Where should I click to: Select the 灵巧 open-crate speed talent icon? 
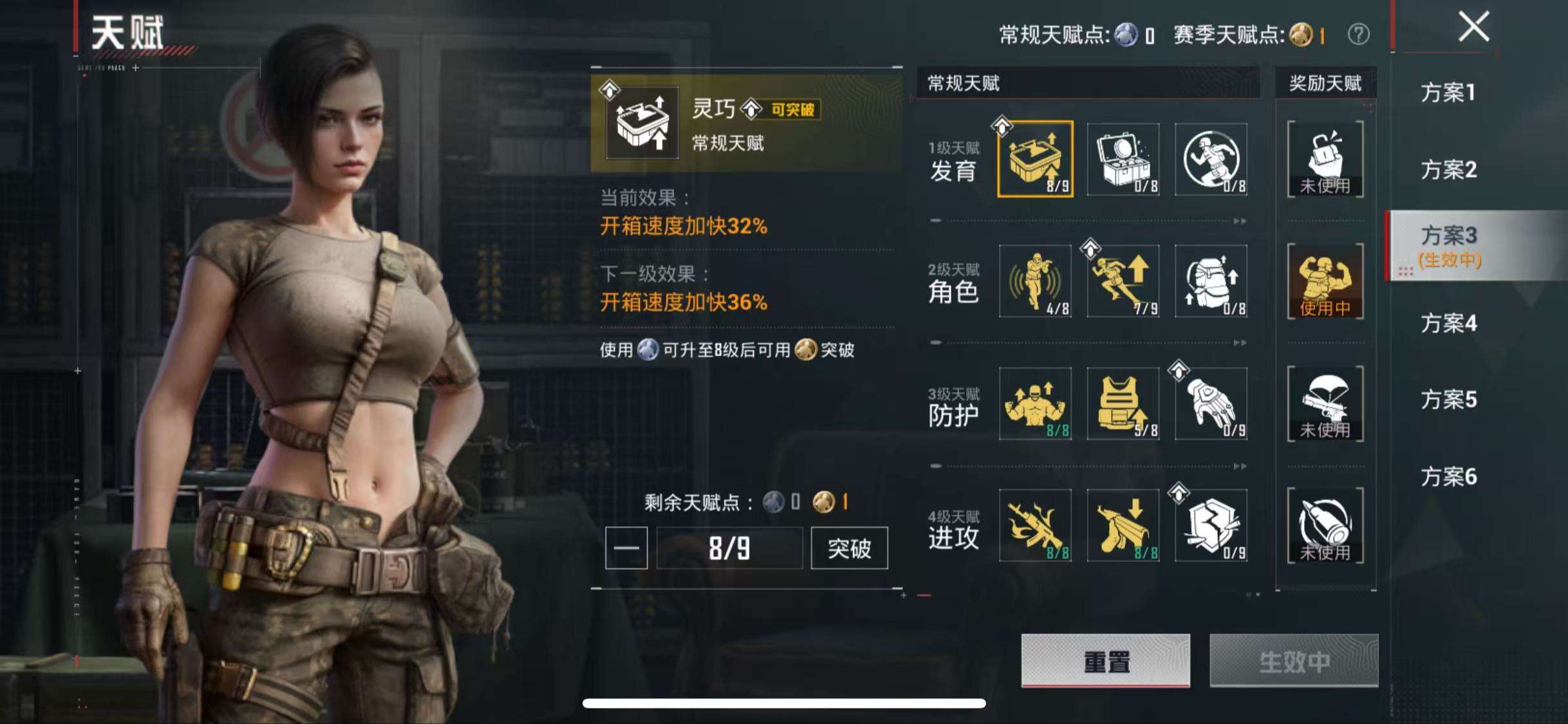pos(1036,160)
